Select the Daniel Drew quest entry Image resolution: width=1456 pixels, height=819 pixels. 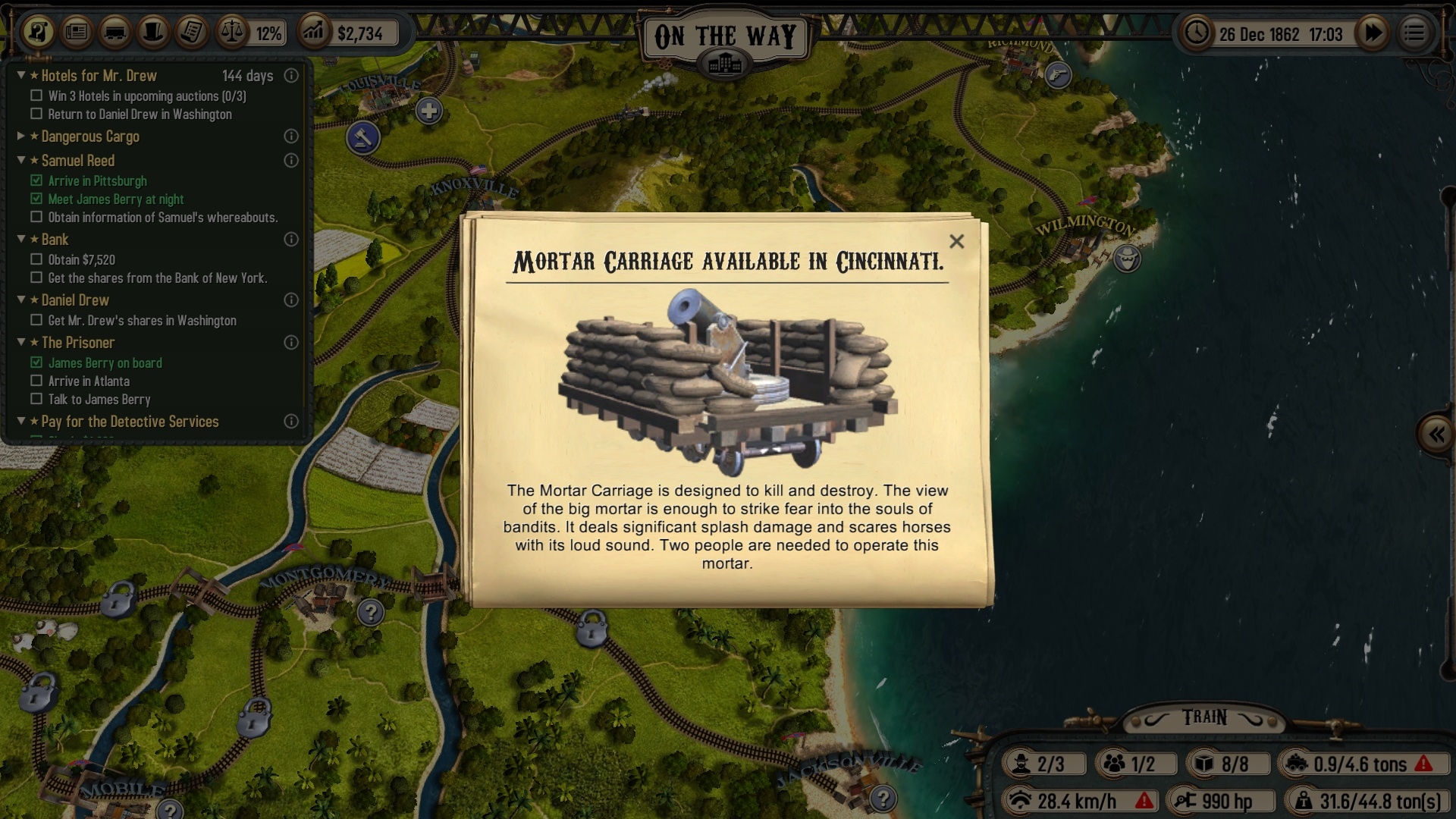click(x=75, y=300)
